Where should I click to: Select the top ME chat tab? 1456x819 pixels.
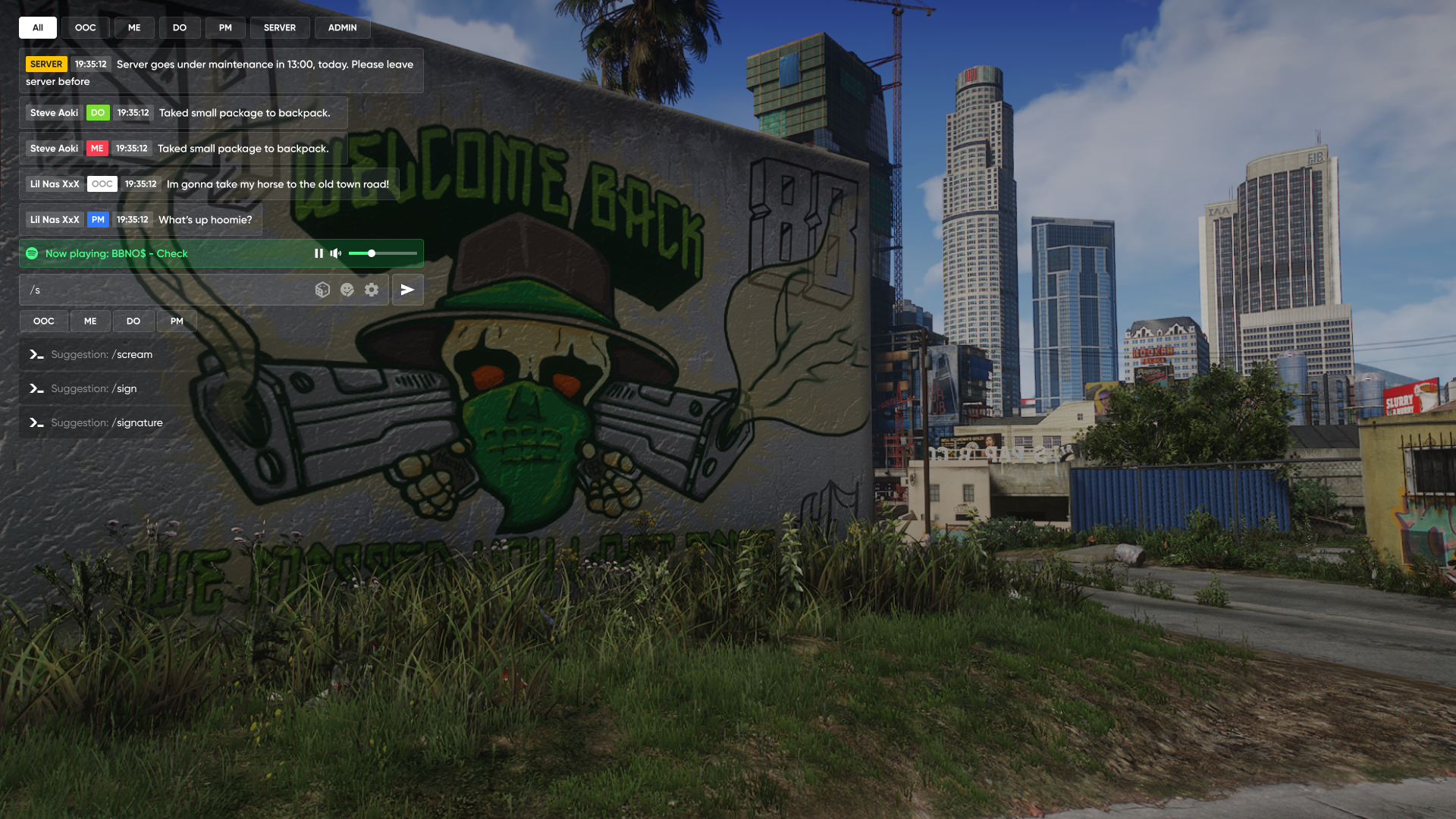pyautogui.click(x=134, y=28)
